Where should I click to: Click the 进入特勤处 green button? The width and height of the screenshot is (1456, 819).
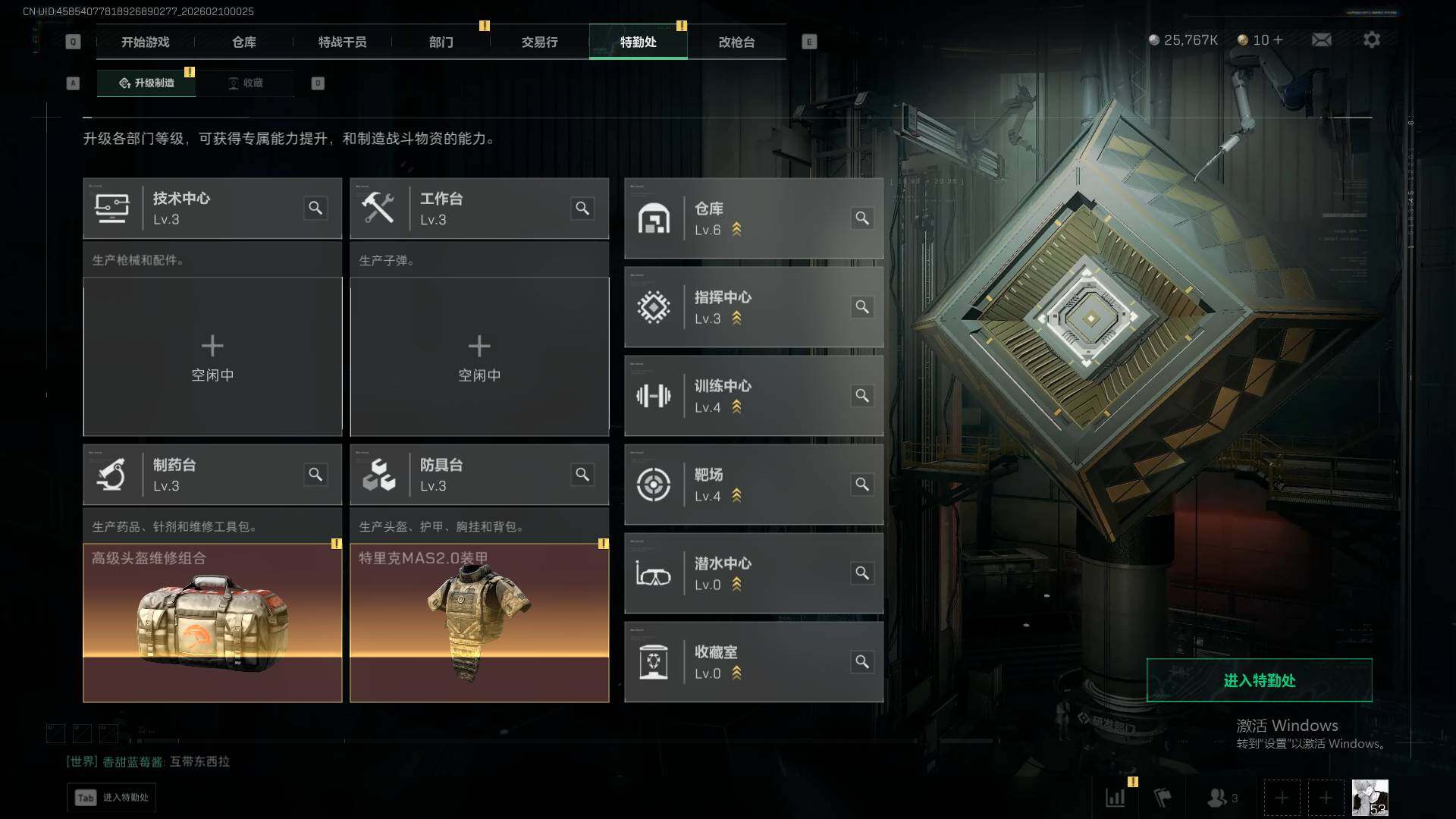[1259, 680]
